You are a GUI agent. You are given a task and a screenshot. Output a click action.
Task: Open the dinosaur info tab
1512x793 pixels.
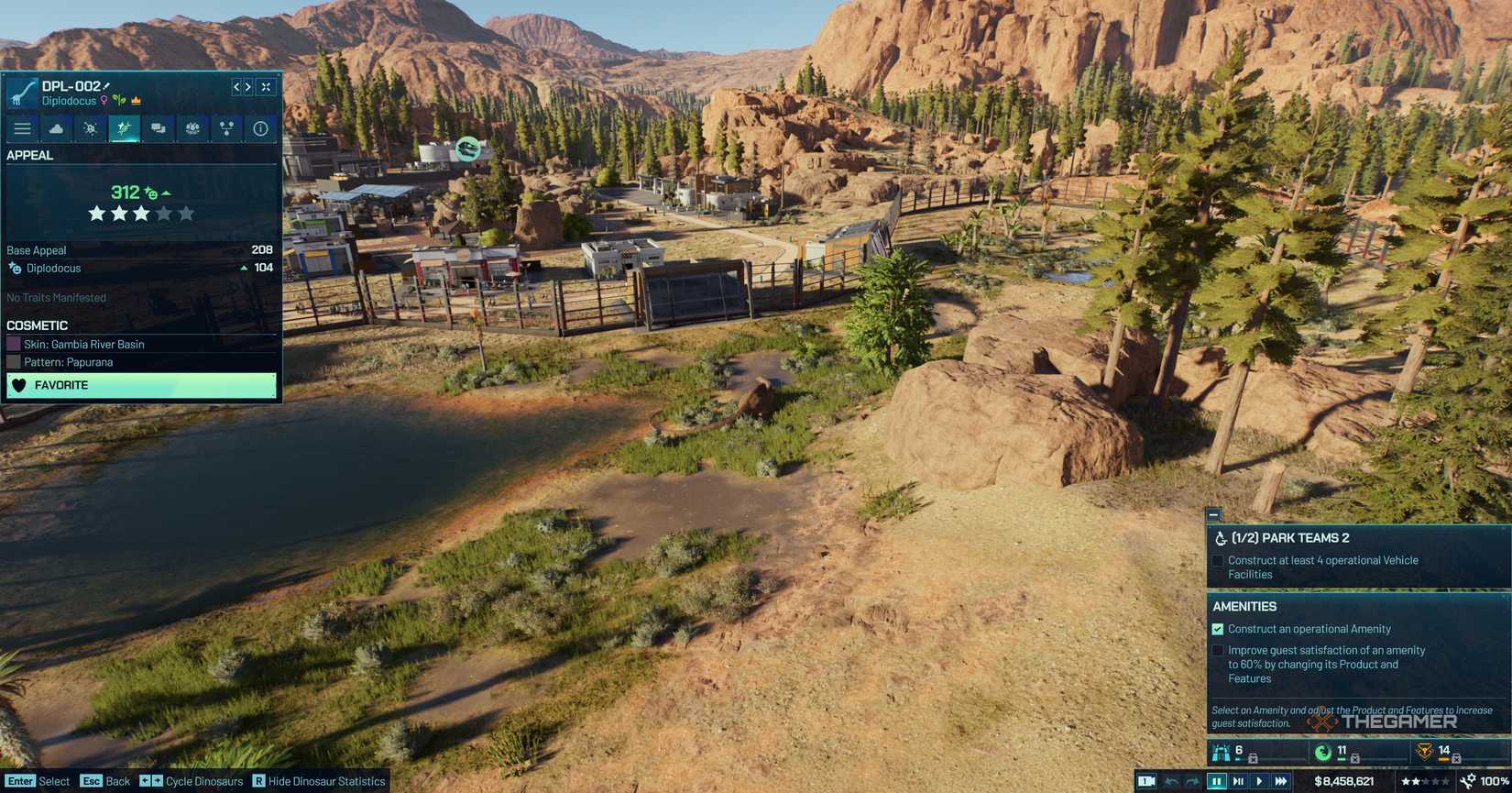(x=260, y=128)
